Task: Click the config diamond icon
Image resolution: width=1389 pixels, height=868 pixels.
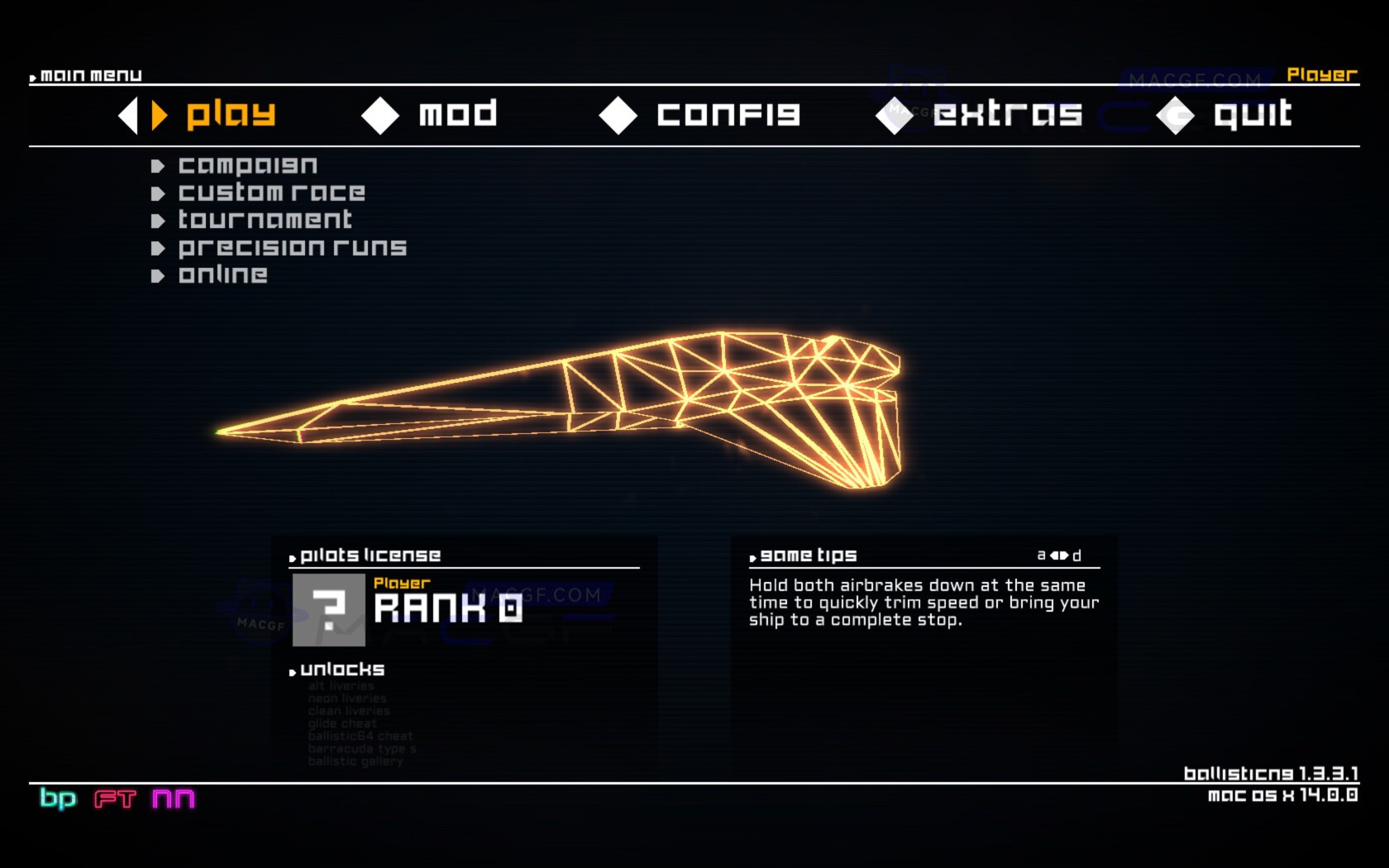Action: pyautogui.click(x=618, y=116)
